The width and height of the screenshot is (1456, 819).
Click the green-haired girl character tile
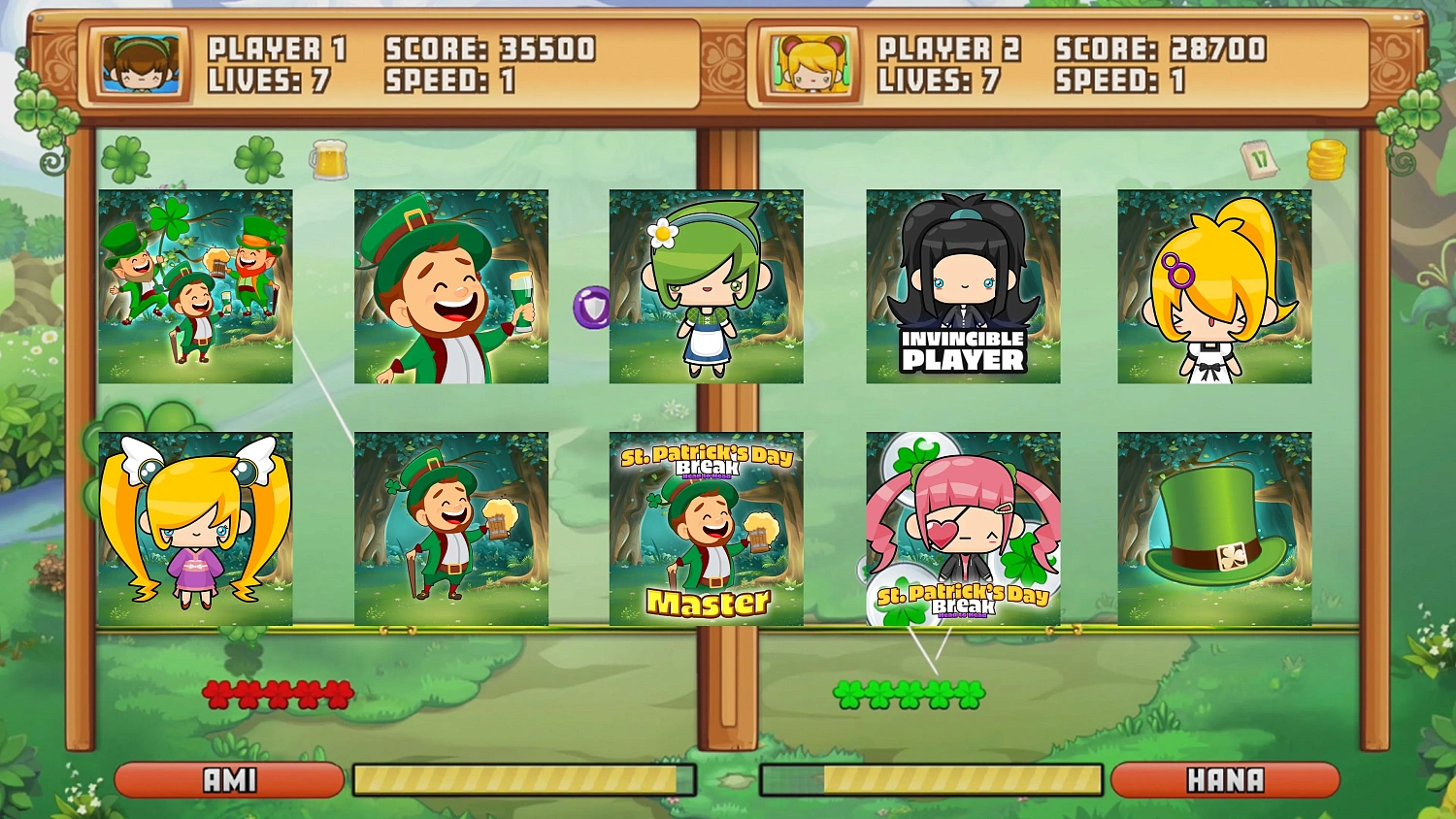coord(706,286)
